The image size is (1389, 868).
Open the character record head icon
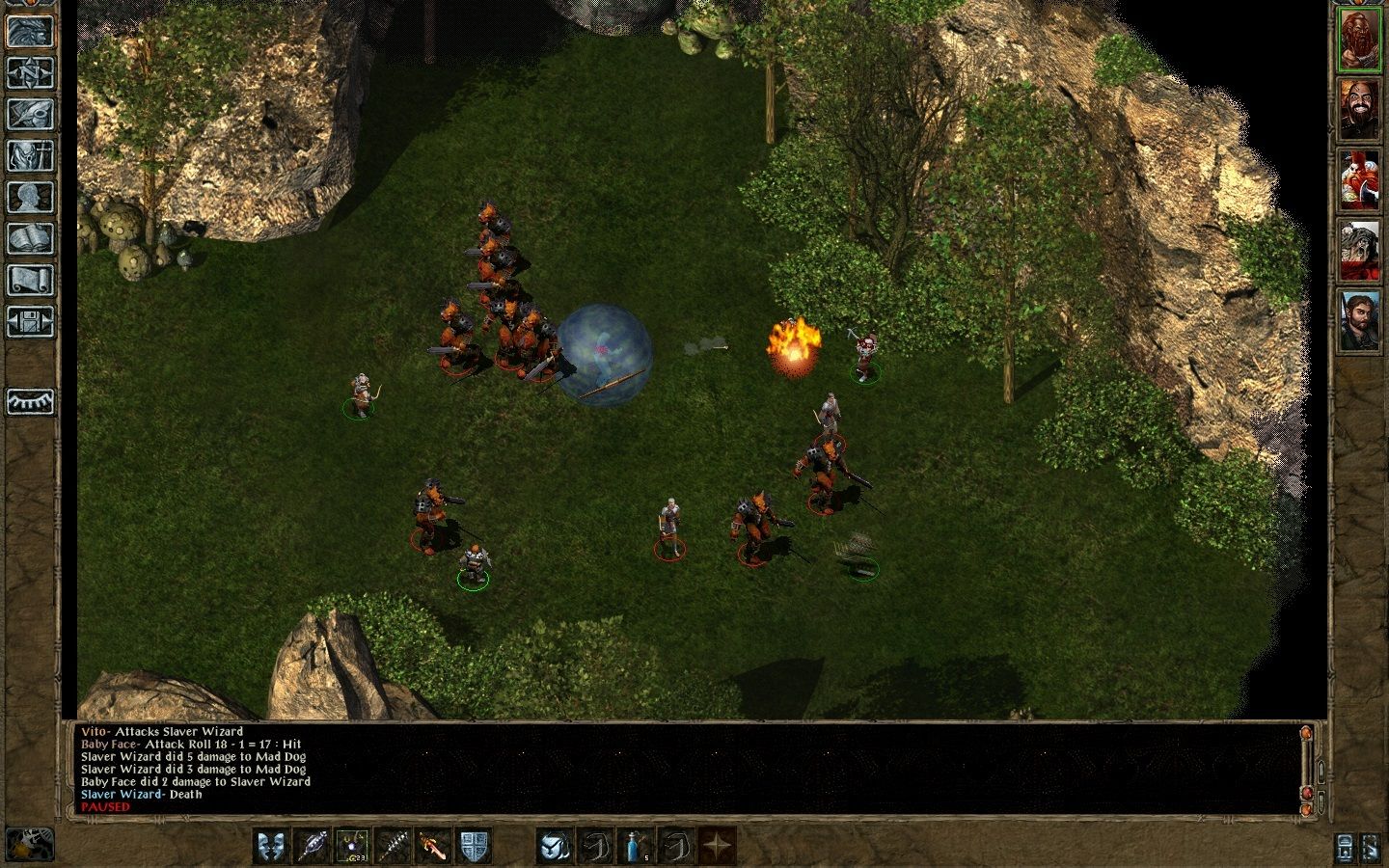point(30,197)
